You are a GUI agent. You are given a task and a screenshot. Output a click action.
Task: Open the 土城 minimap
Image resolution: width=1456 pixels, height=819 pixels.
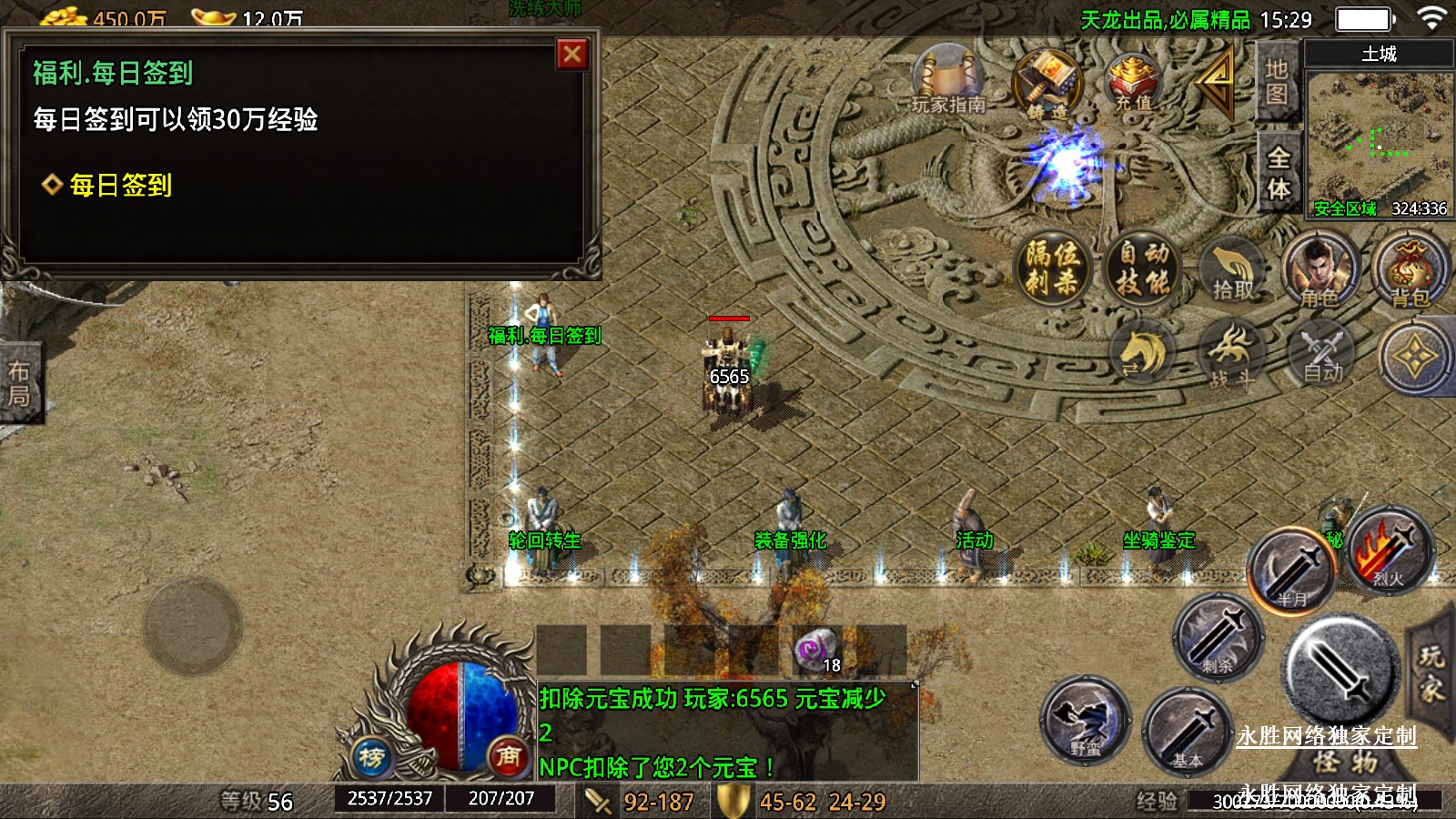click(1379, 136)
